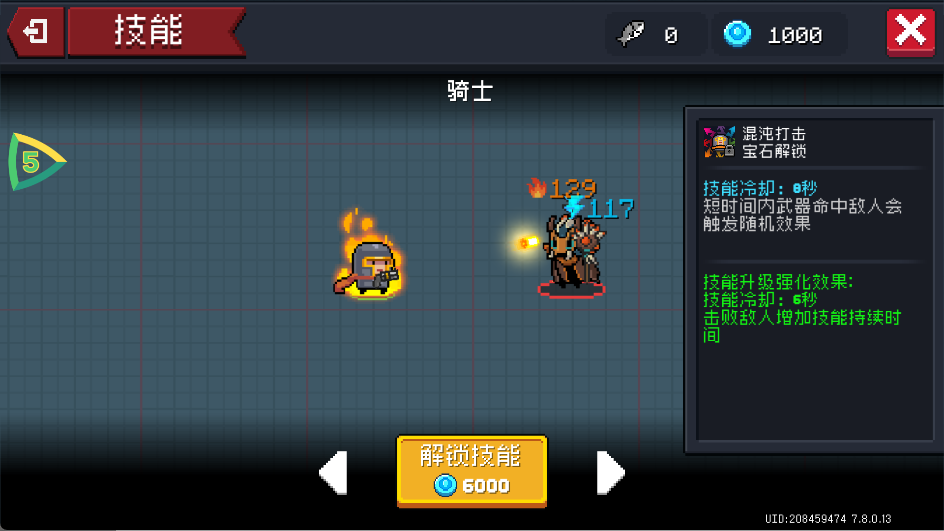Show the next skill with right arrow
The width and height of the screenshot is (944, 531).
610,472
